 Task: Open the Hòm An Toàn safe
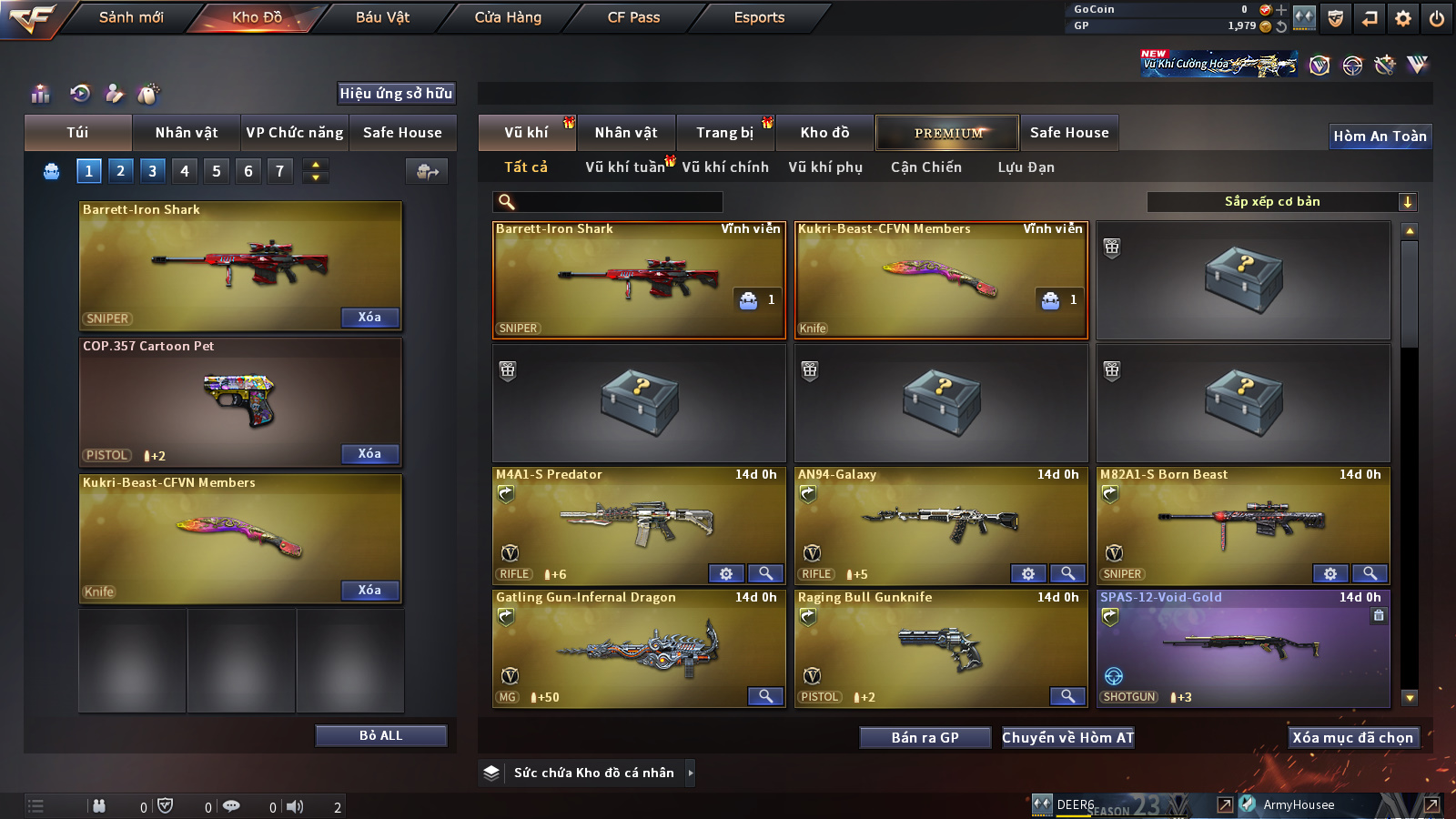[1380, 136]
